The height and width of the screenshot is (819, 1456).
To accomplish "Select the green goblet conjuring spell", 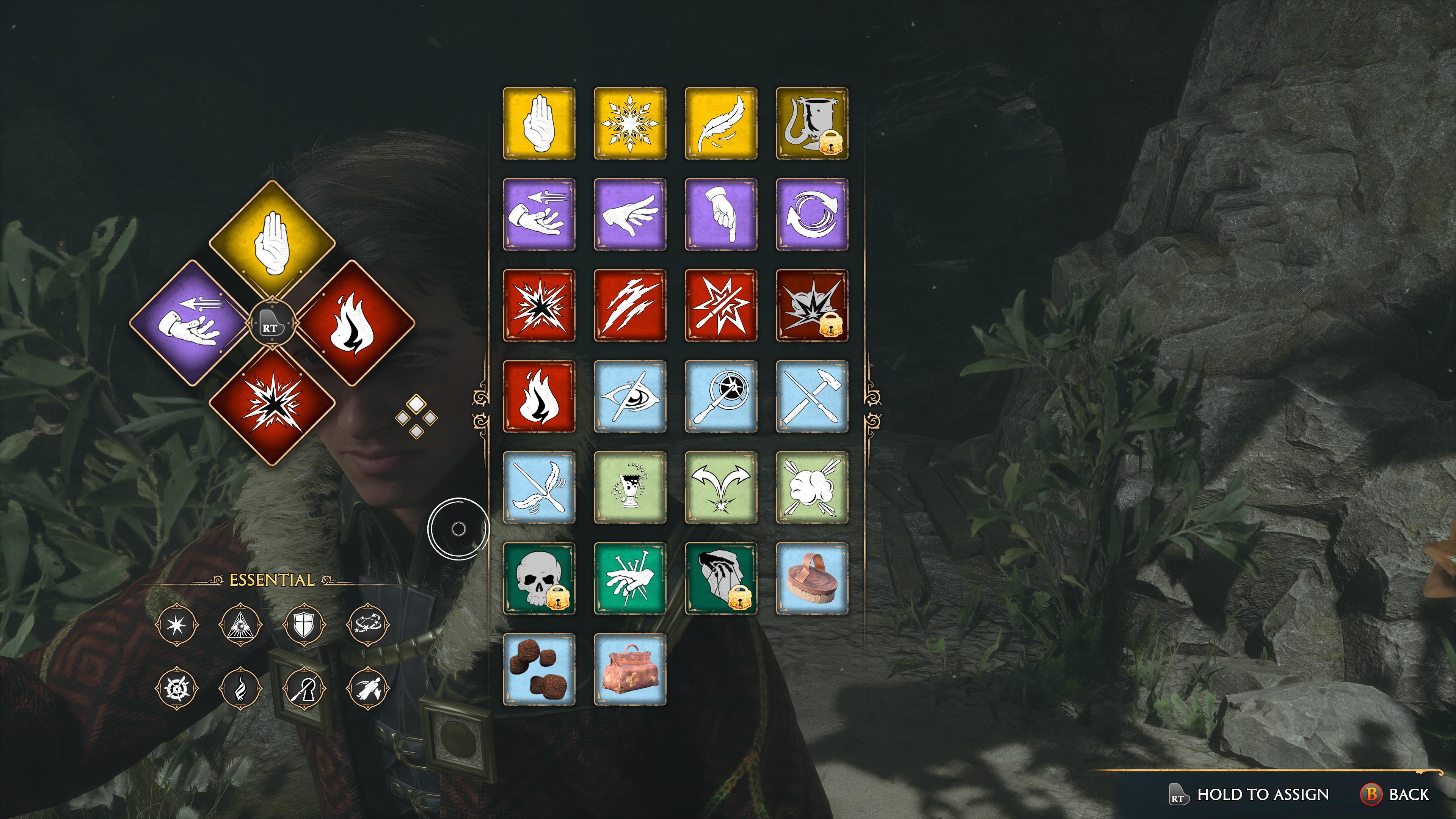I will pos(630,487).
